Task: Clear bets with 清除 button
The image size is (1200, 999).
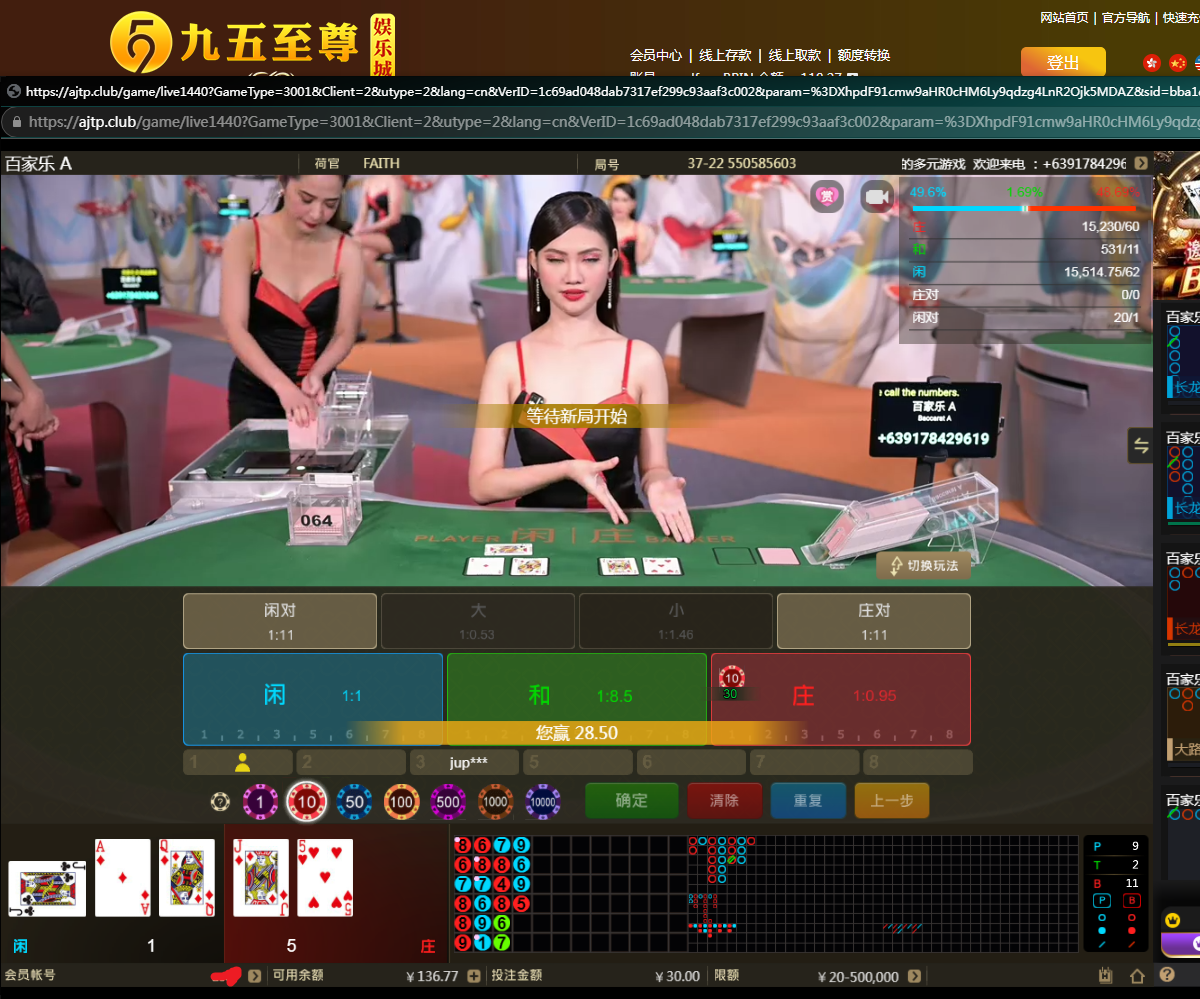Action: [724, 800]
